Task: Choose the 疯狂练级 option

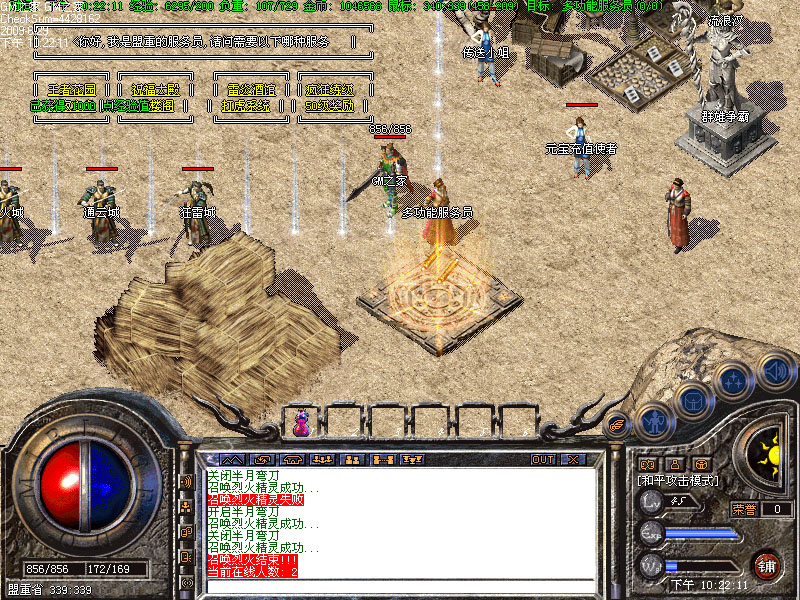Action: coord(329,89)
